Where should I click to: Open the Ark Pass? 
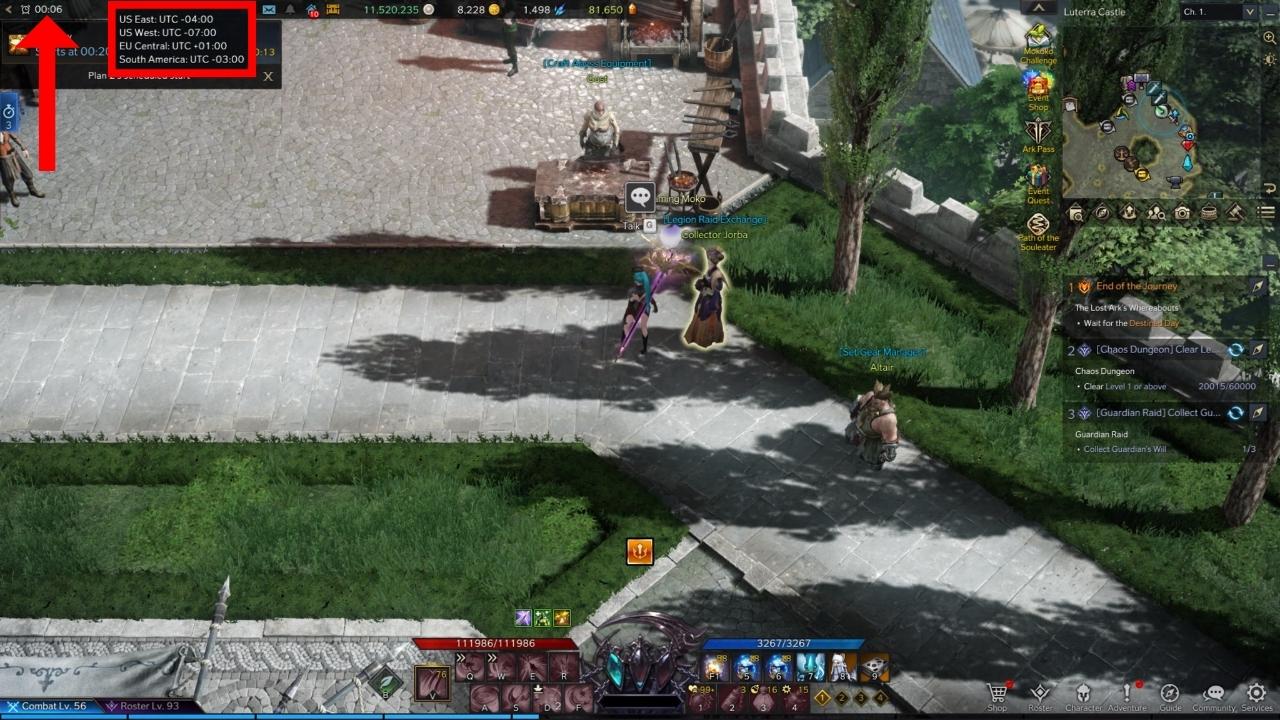(1038, 131)
